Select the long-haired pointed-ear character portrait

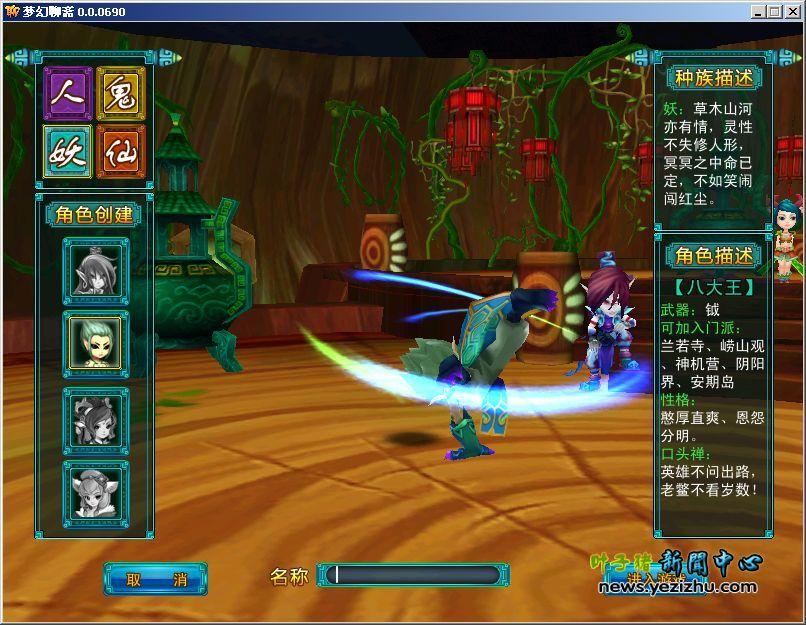[x=96, y=270]
